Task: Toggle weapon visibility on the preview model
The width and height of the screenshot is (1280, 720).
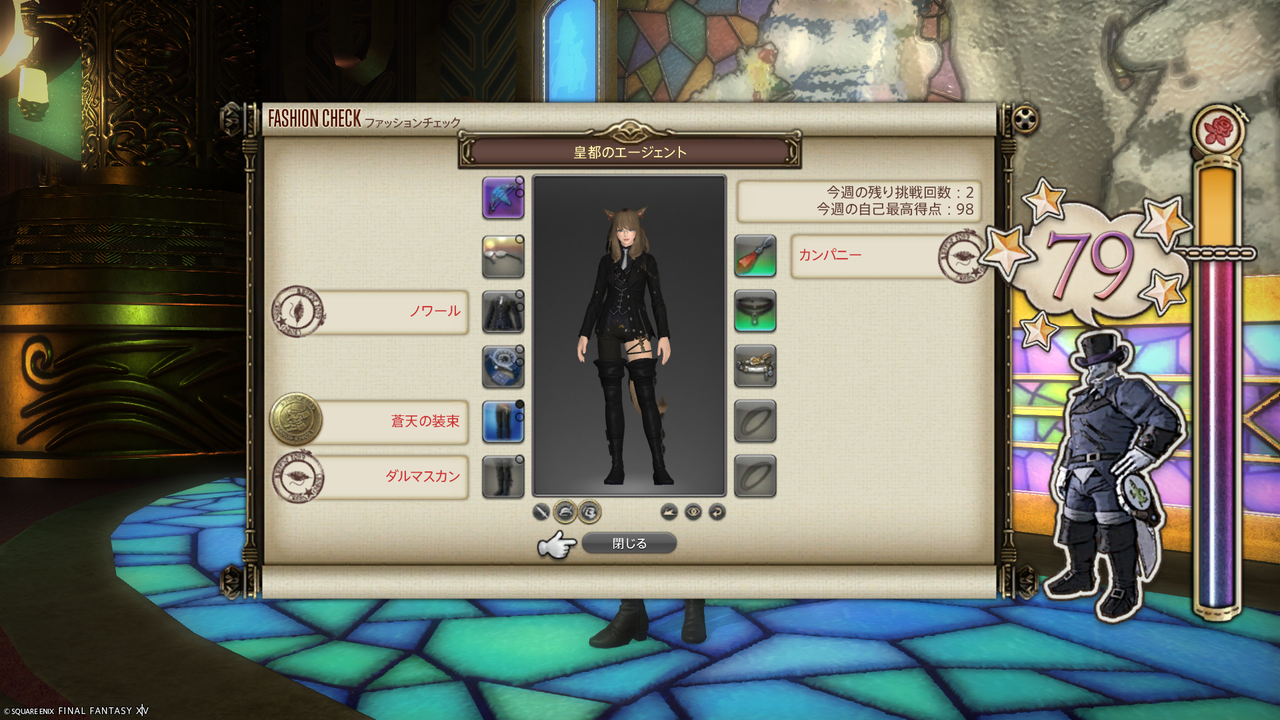Action: (x=540, y=511)
